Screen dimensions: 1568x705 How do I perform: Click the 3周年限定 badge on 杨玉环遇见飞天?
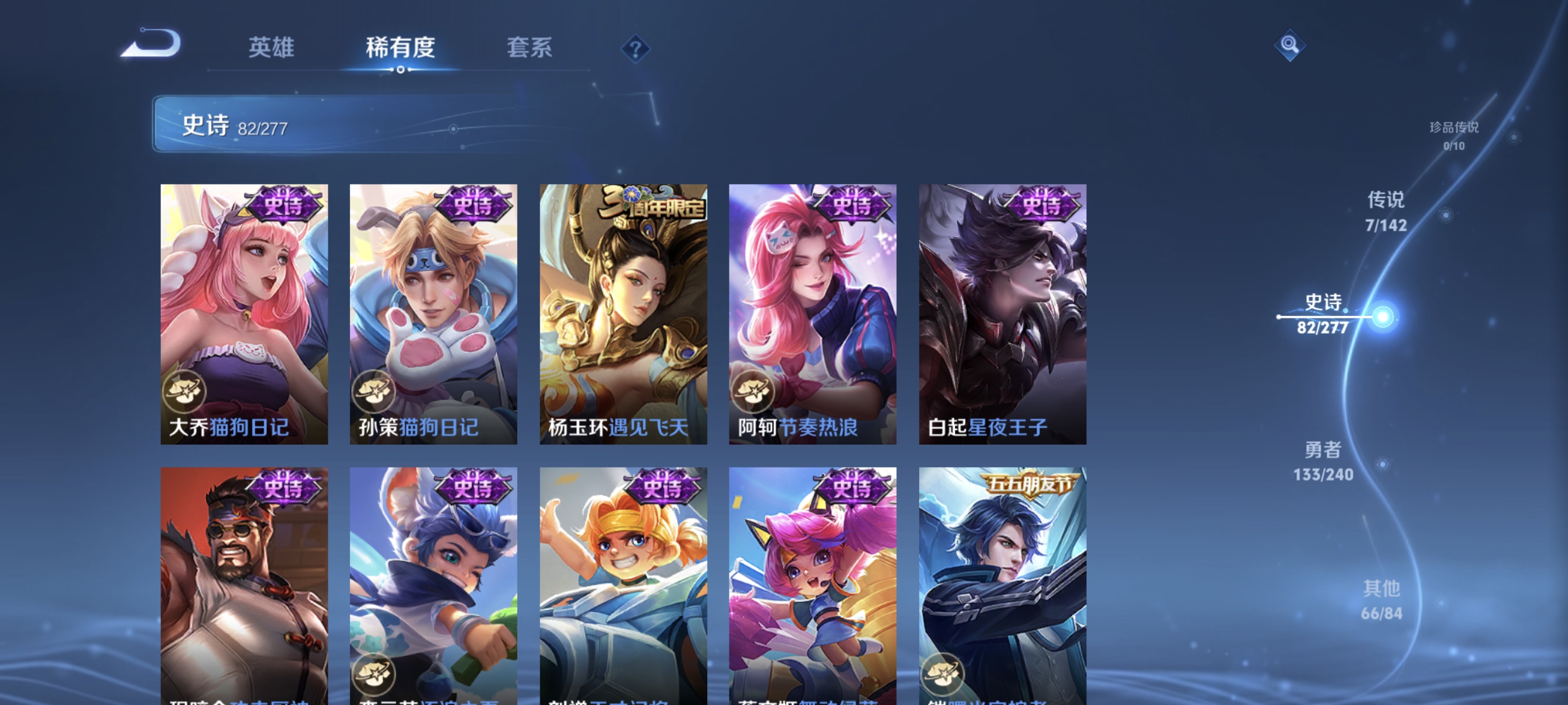[x=651, y=205]
